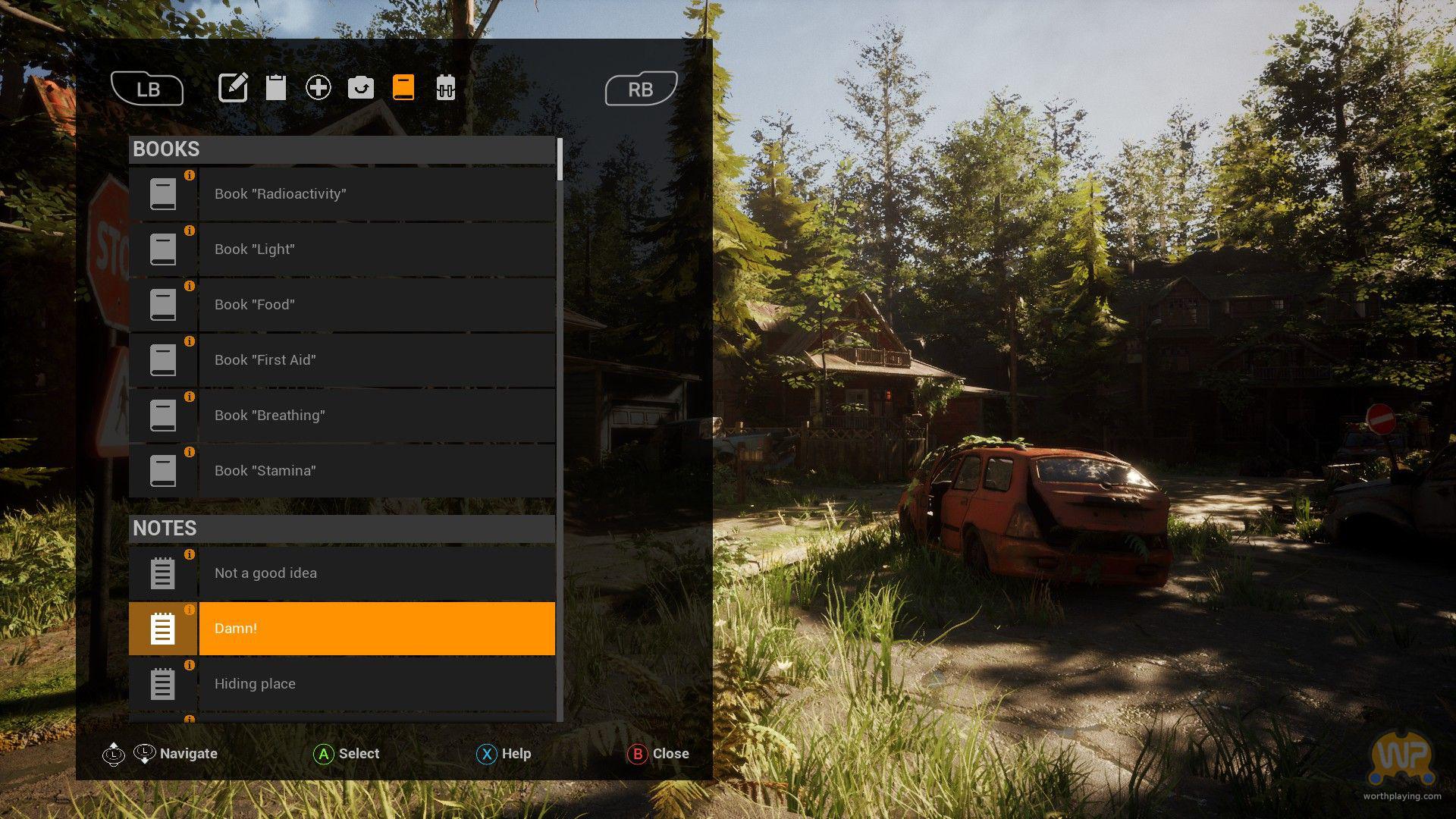Read the book "Stamina"
Image resolution: width=1456 pixels, height=819 pixels.
[x=343, y=471]
